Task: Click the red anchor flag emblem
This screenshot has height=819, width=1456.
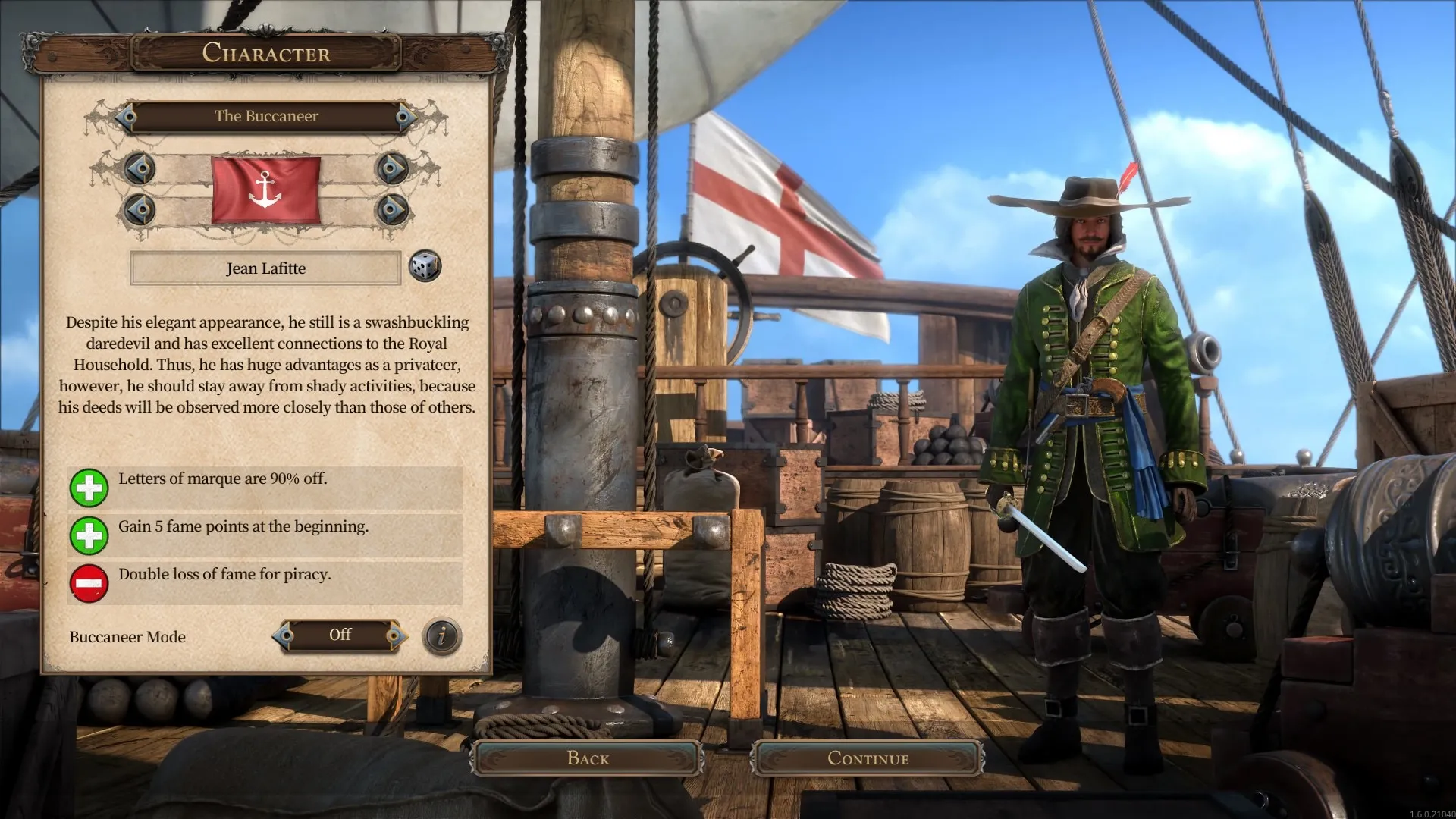Action: [x=265, y=190]
